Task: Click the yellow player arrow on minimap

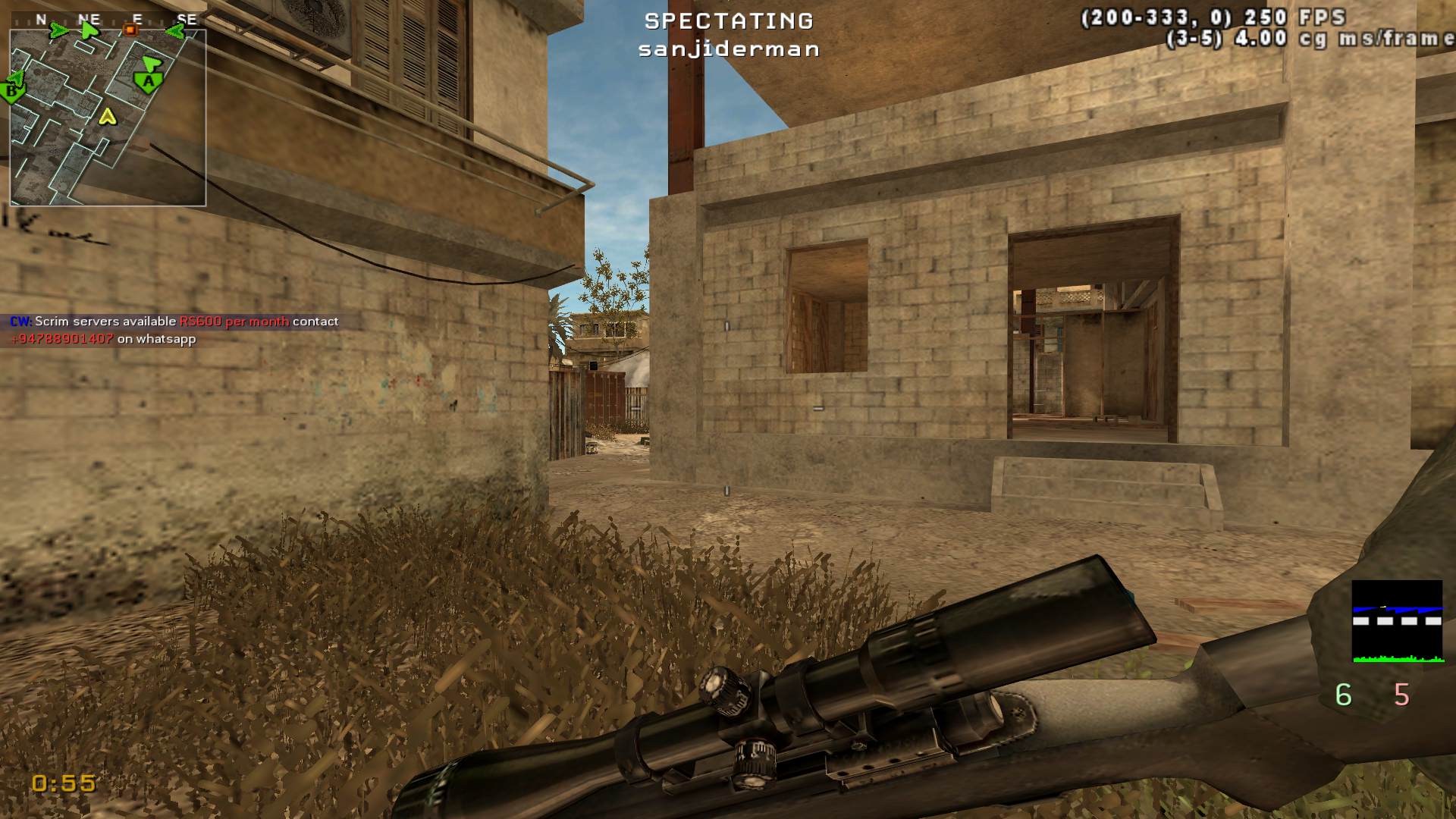Action: pyautogui.click(x=108, y=116)
